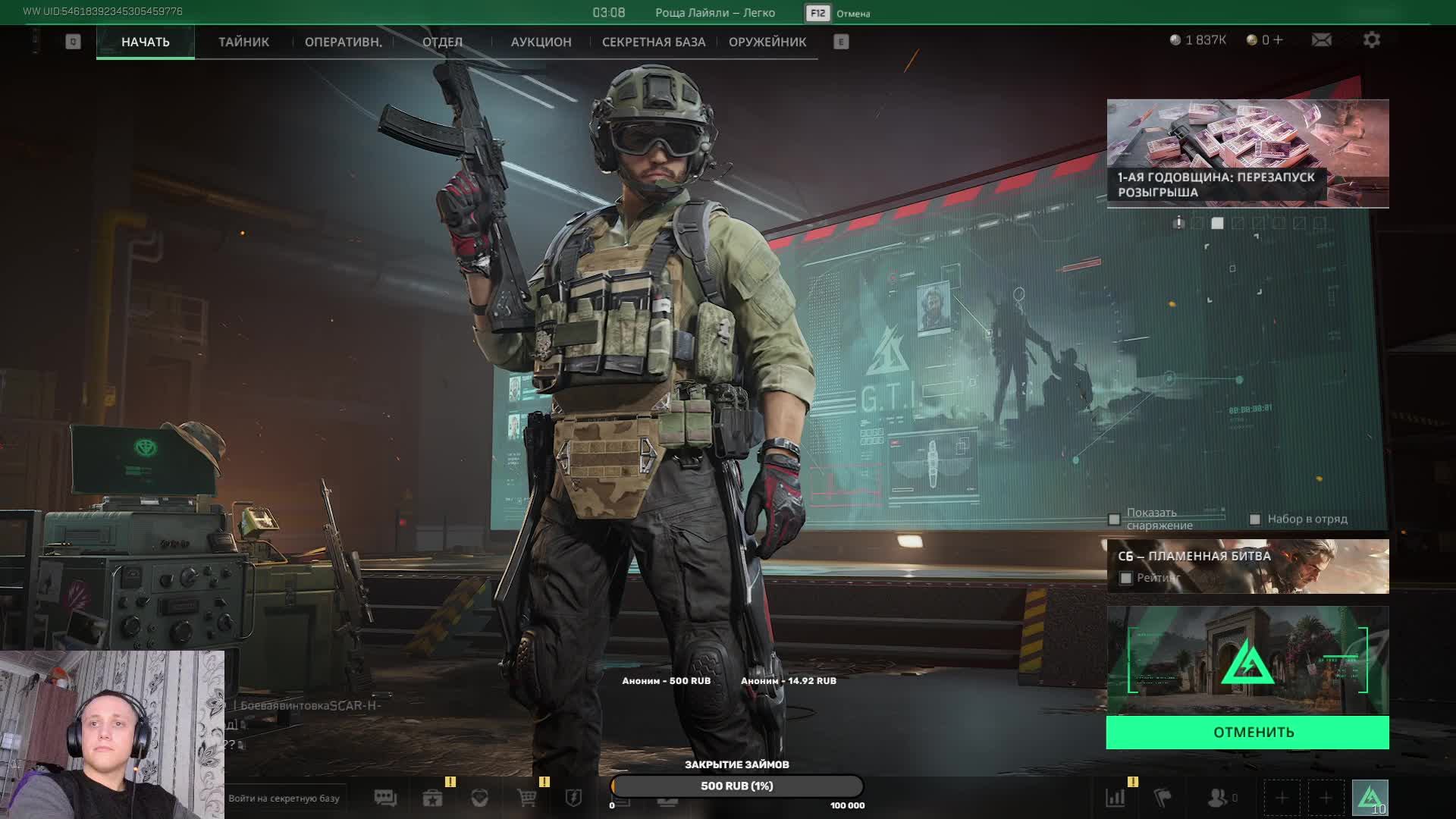
Task: Select the СЕКРЕТНАЯ БАЗА tab
Action: 653,42
